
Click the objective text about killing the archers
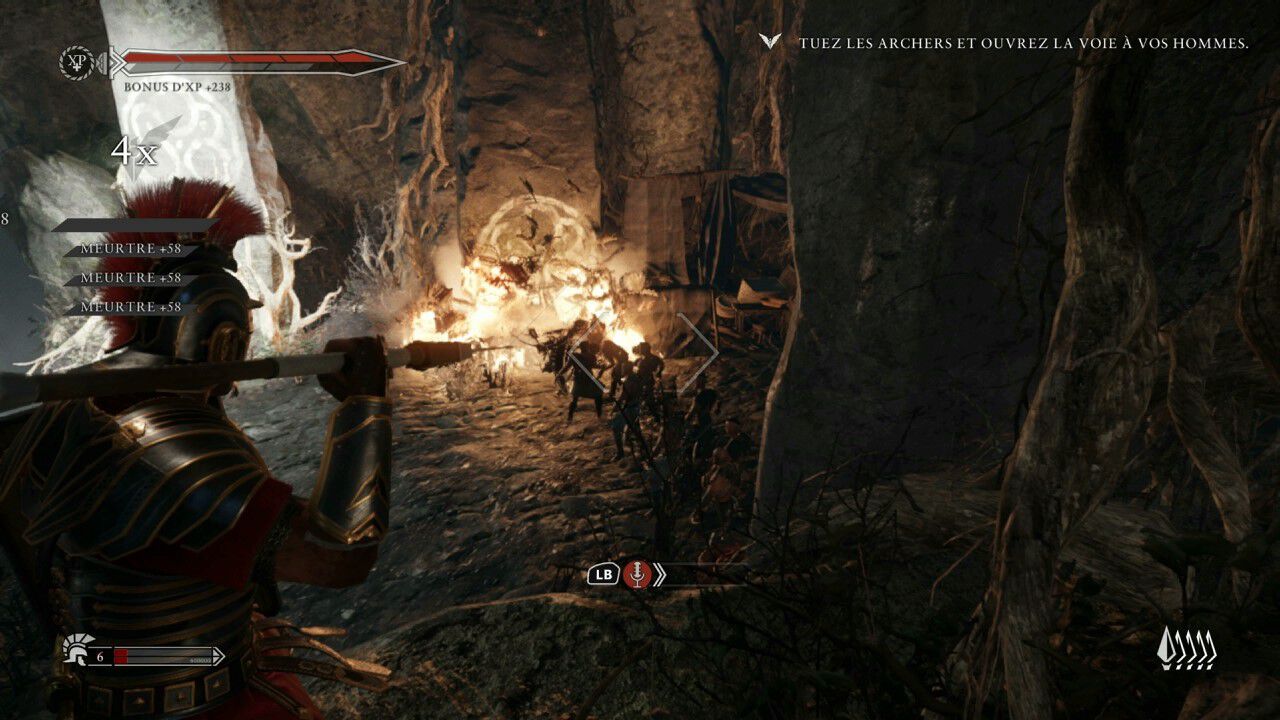pyautogui.click(x=1023, y=44)
